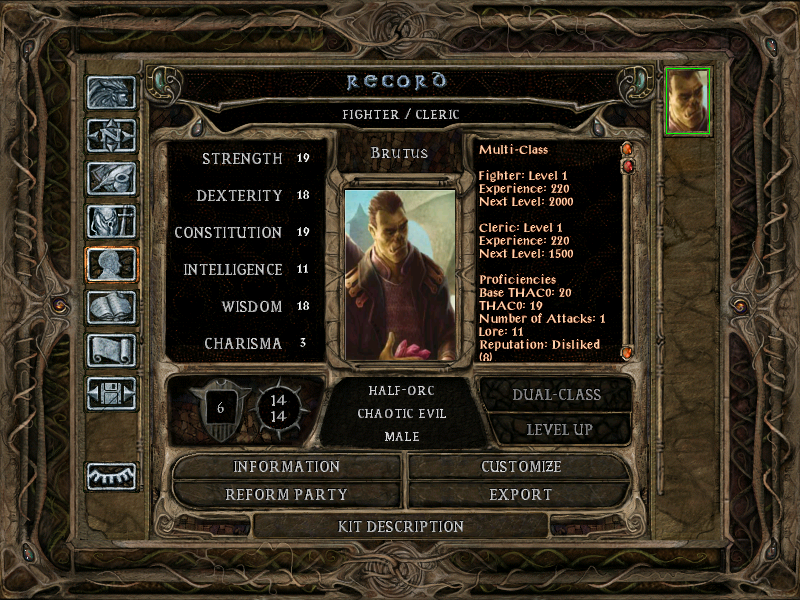
Task: Select Brutus's party portrait thumbnail
Action: point(688,100)
